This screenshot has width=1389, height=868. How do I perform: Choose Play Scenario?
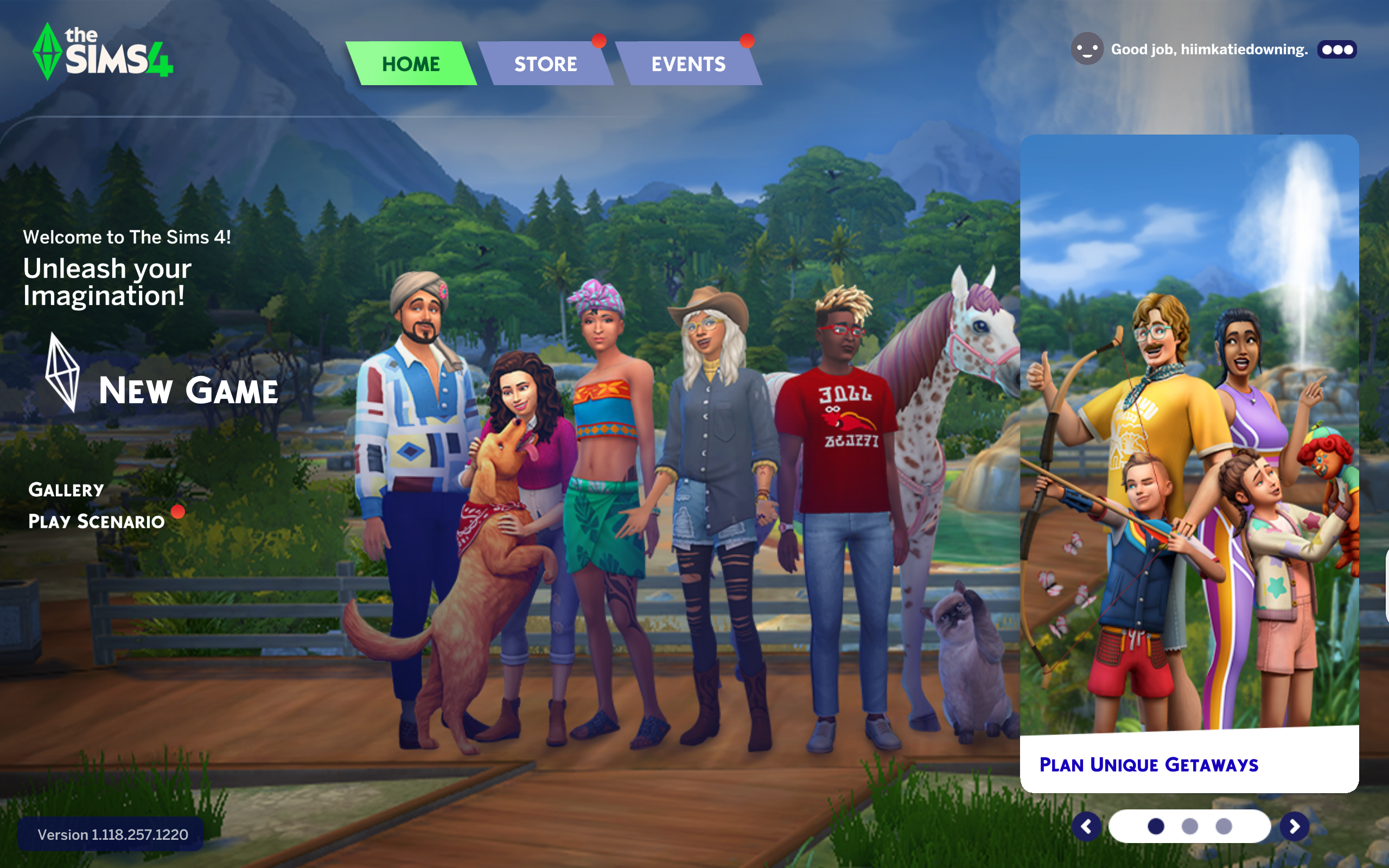click(97, 521)
